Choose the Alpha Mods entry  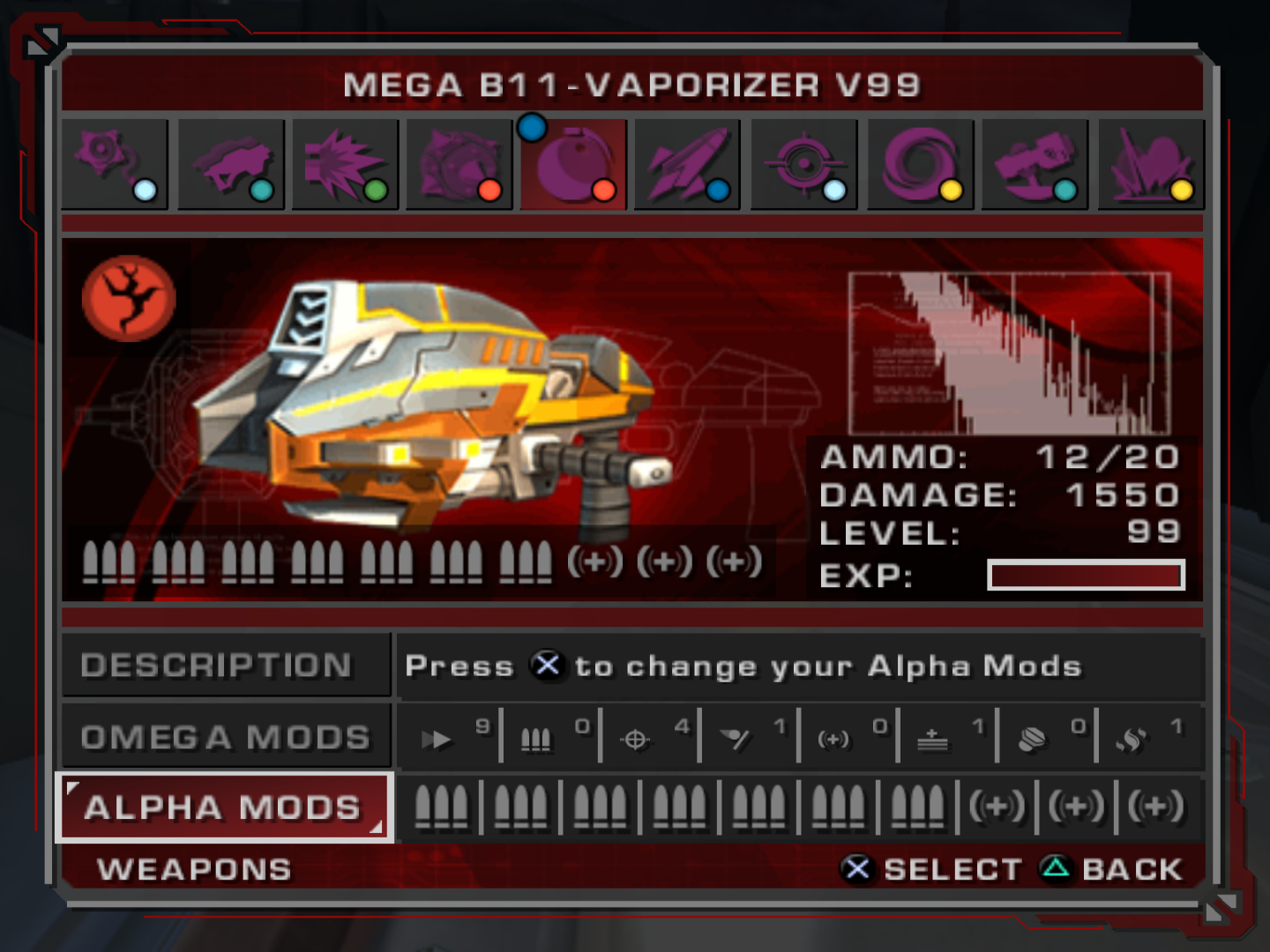[x=224, y=807]
